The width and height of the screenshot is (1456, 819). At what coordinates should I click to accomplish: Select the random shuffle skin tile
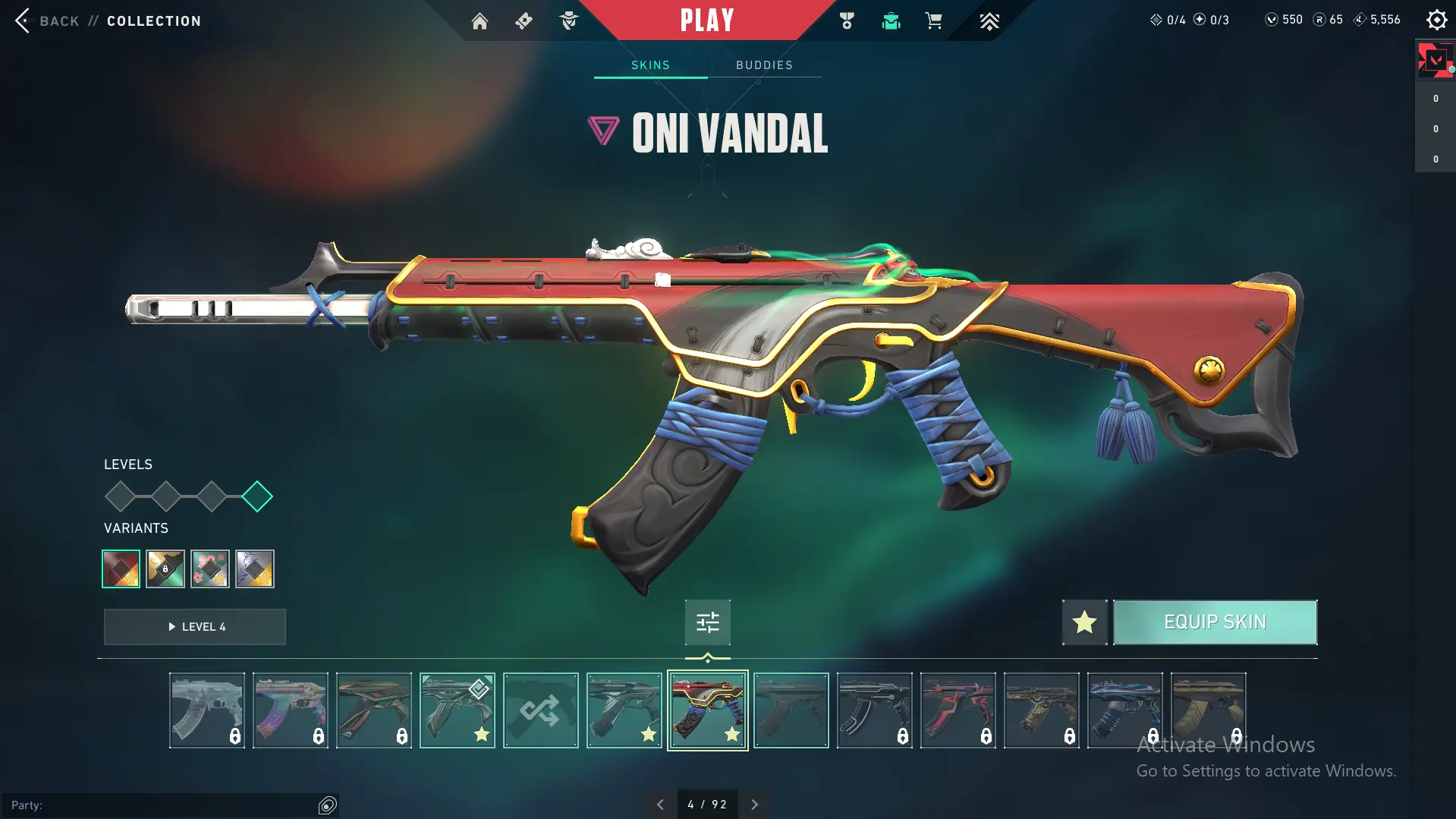[x=540, y=710]
